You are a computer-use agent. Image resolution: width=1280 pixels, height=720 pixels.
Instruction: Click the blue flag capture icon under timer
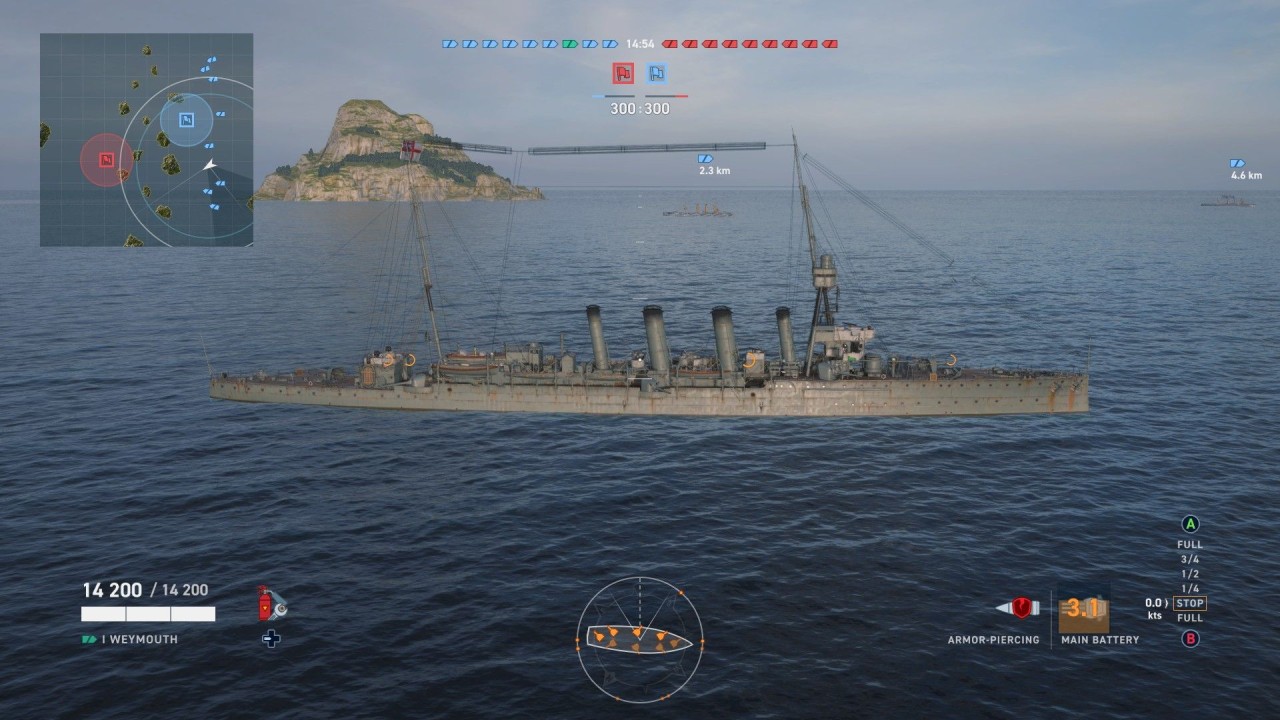pyautogui.click(x=656, y=73)
